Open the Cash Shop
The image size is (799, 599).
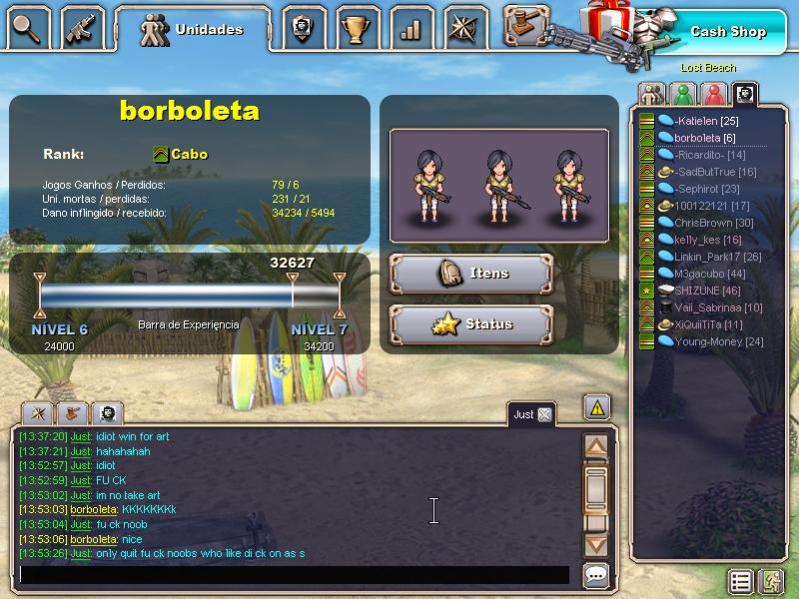coord(727,32)
